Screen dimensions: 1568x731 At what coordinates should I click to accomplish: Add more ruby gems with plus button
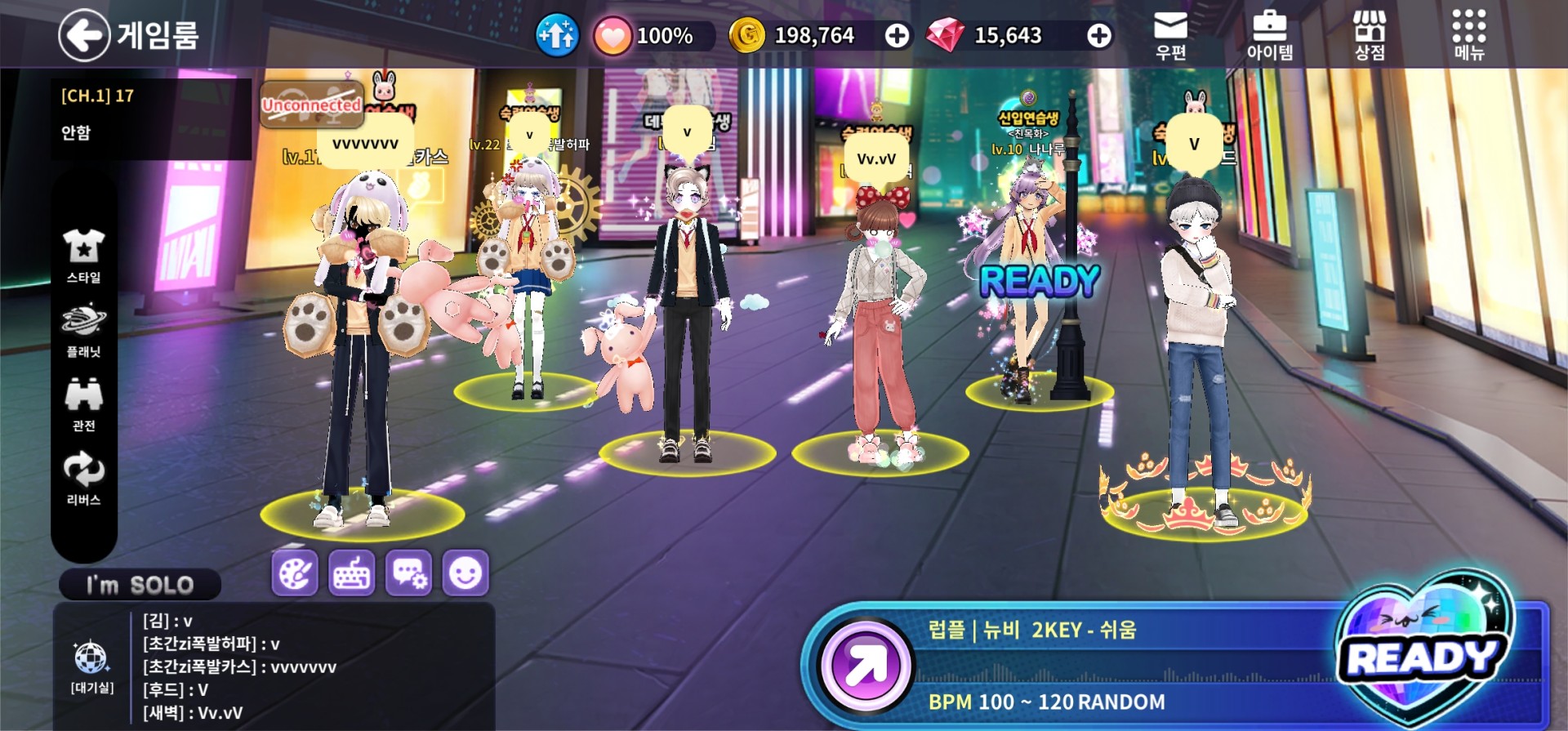tap(1098, 36)
